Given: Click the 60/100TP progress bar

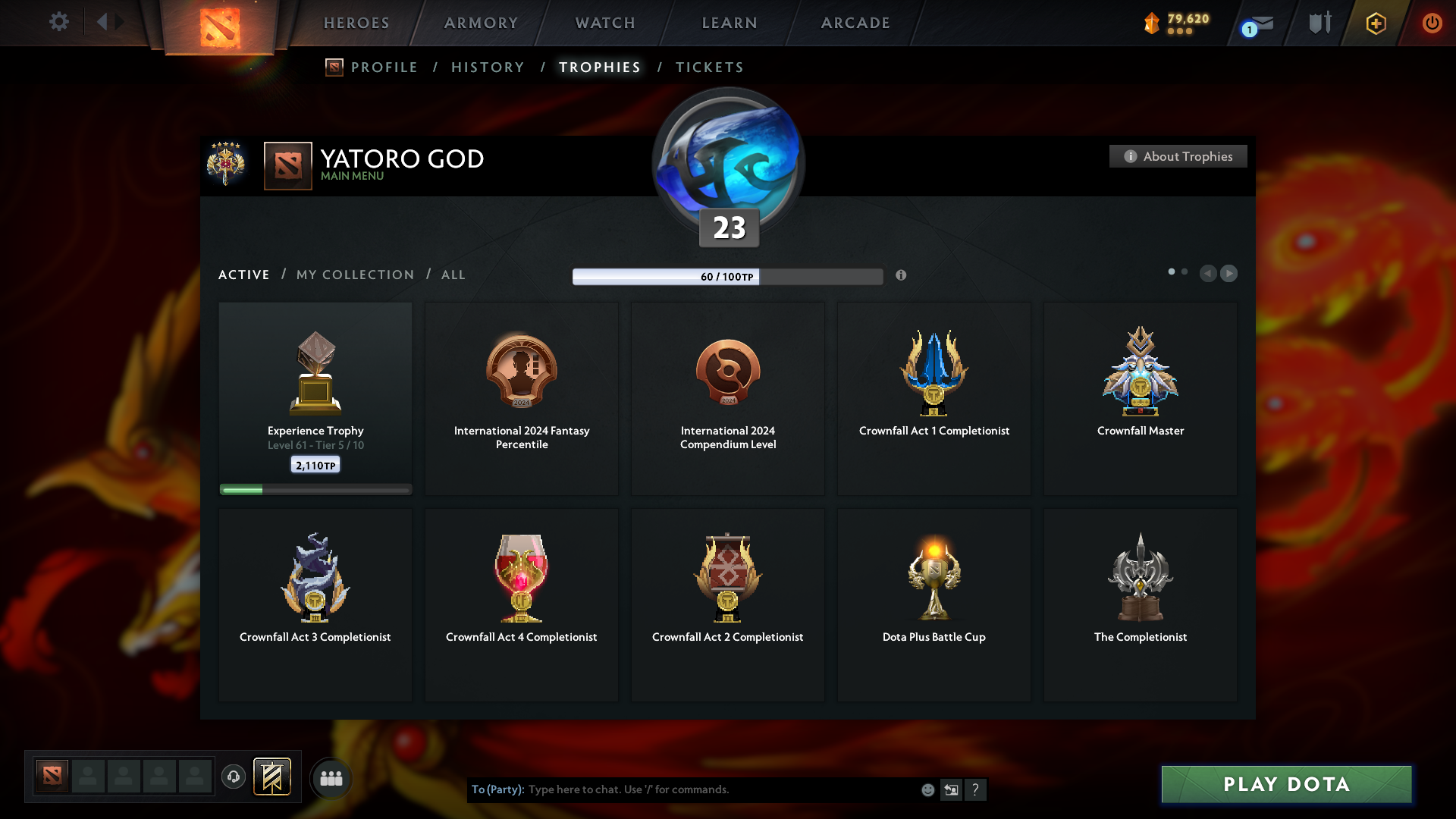Looking at the screenshot, I should [x=727, y=277].
